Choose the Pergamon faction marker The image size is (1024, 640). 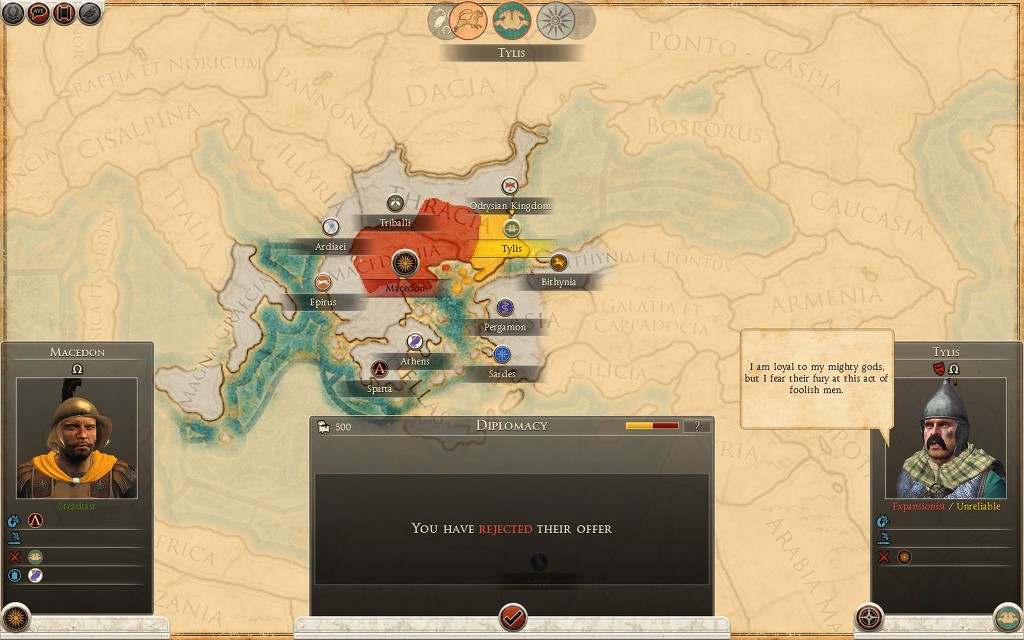click(x=505, y=307)
